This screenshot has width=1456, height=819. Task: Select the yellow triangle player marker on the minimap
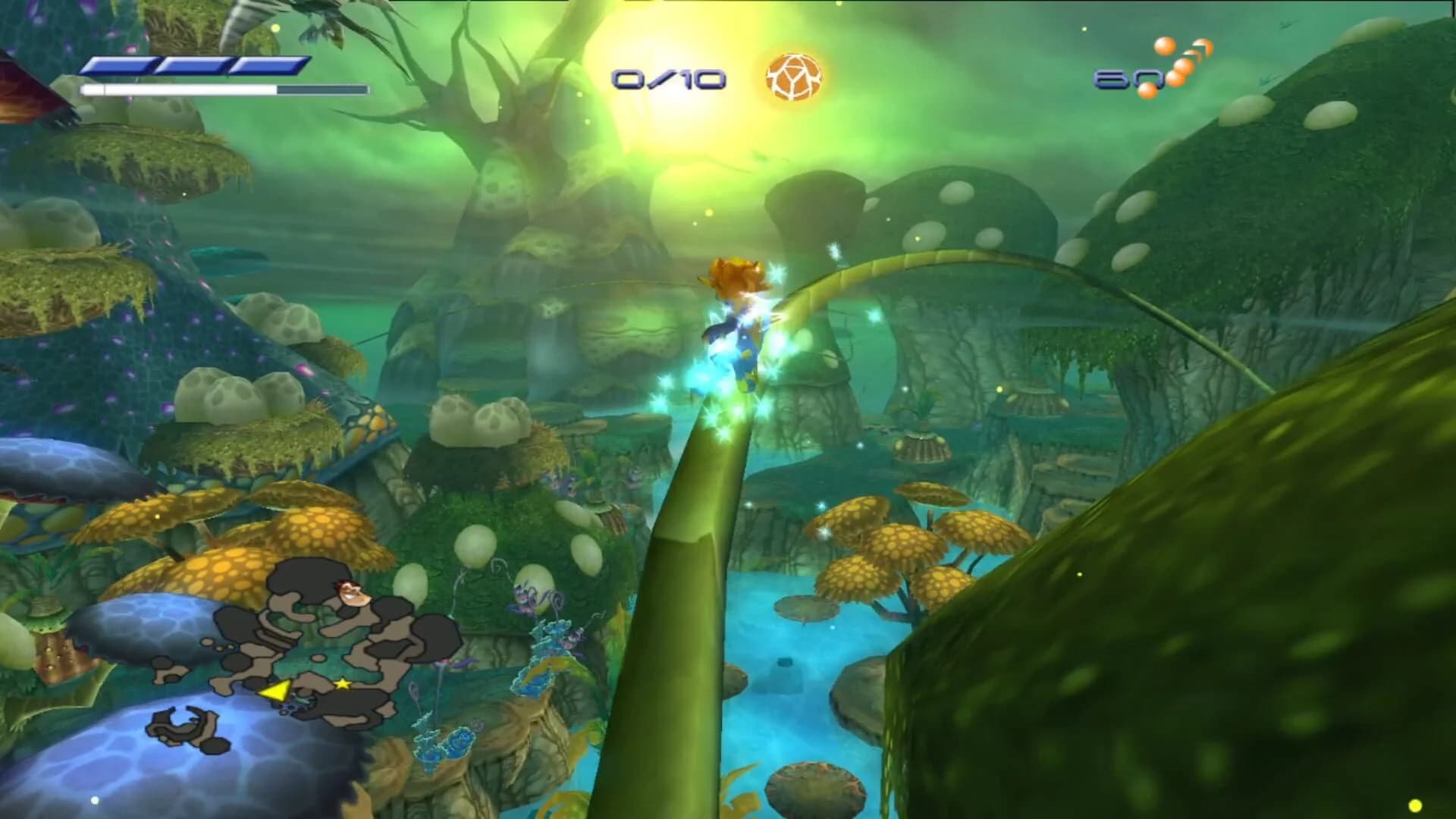(276, 692)
